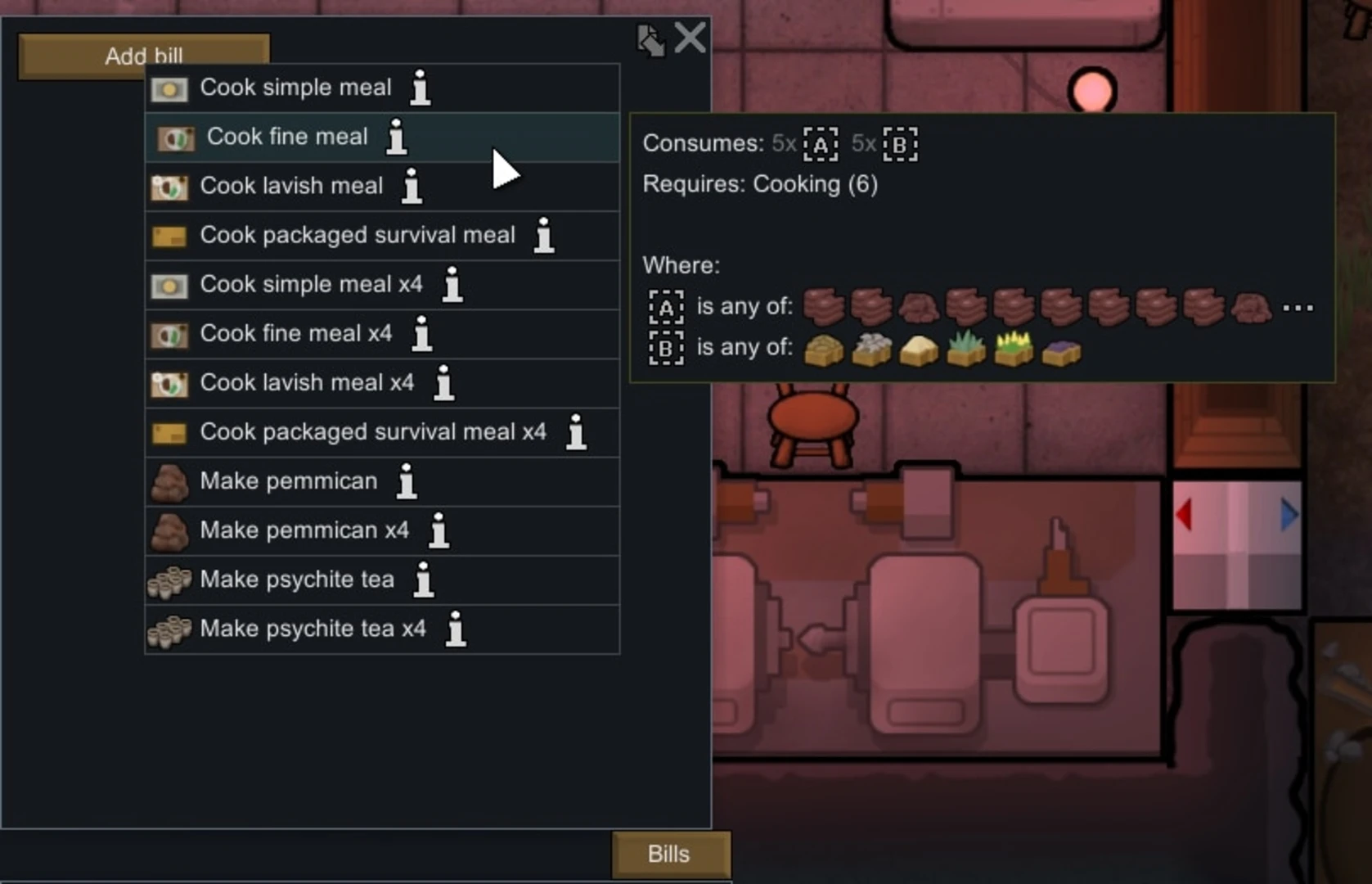Click the paste bill icon beside the close button
The height and width of the screenshot is (884, 1372).
(650, 38)
